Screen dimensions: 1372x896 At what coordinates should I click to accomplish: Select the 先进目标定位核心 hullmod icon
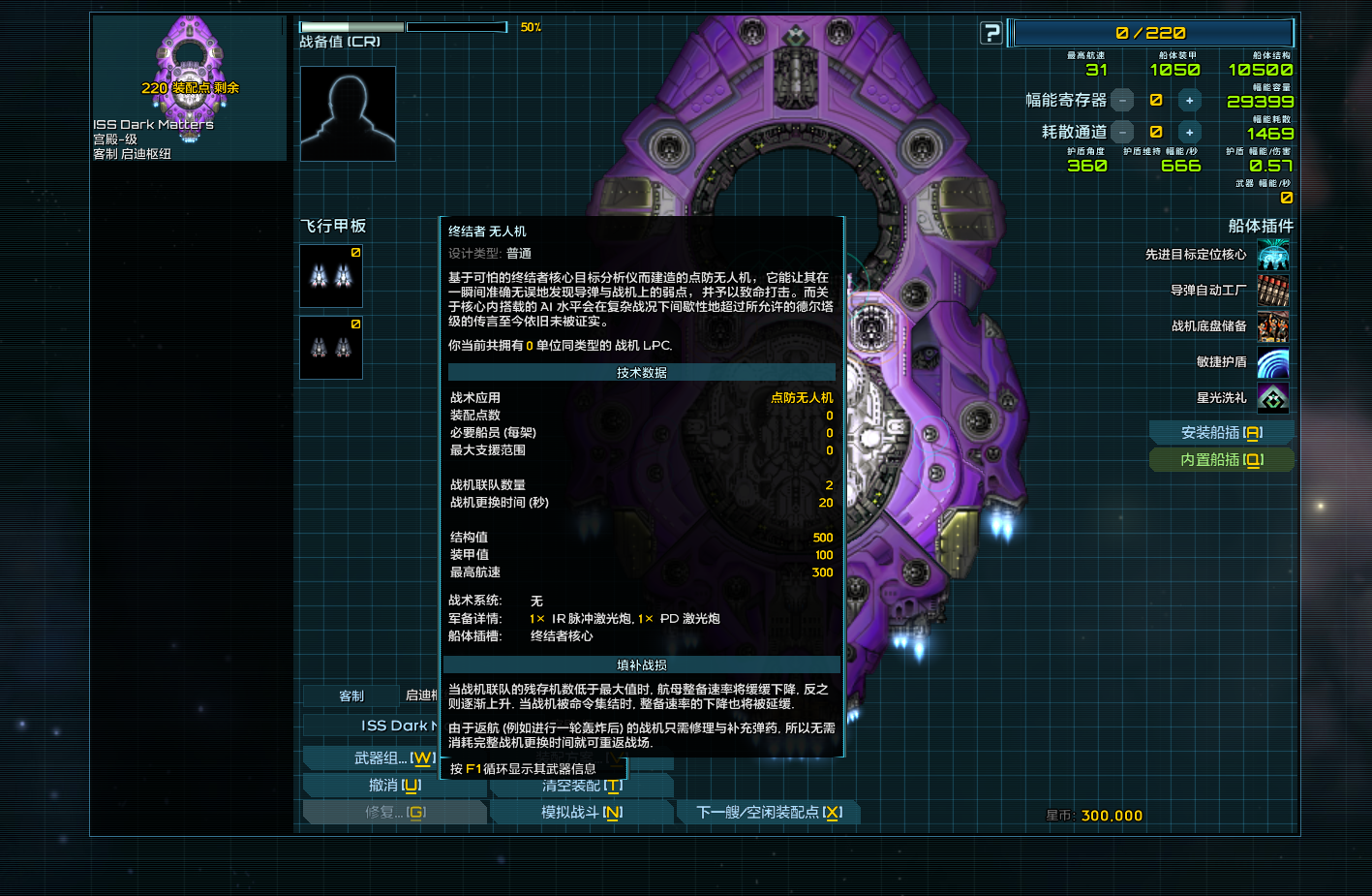coord(1273,255)
